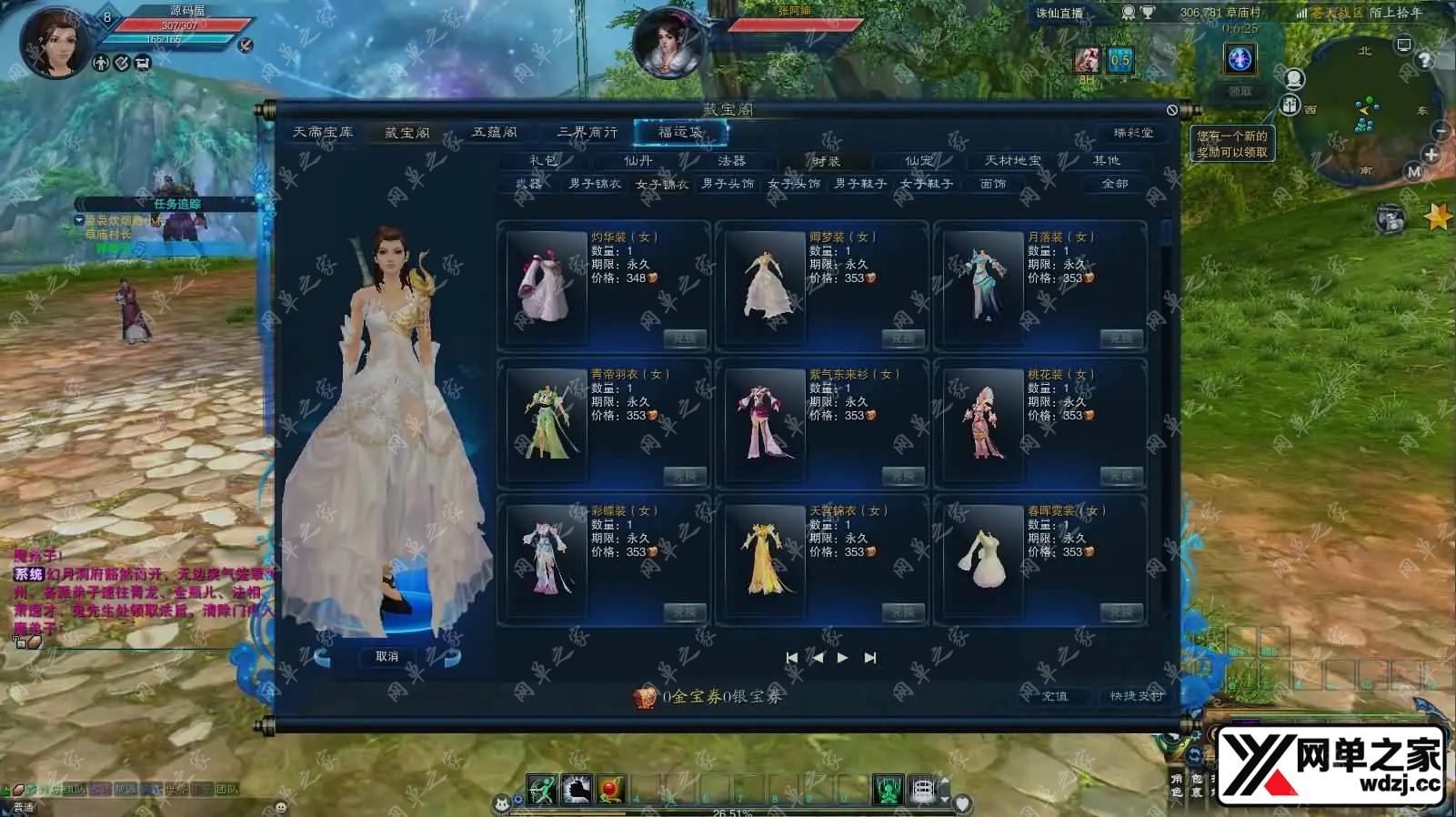Purchase the 天香锦衣 outfit
This screenshot has width=1456, height=817.
[903, 612]
